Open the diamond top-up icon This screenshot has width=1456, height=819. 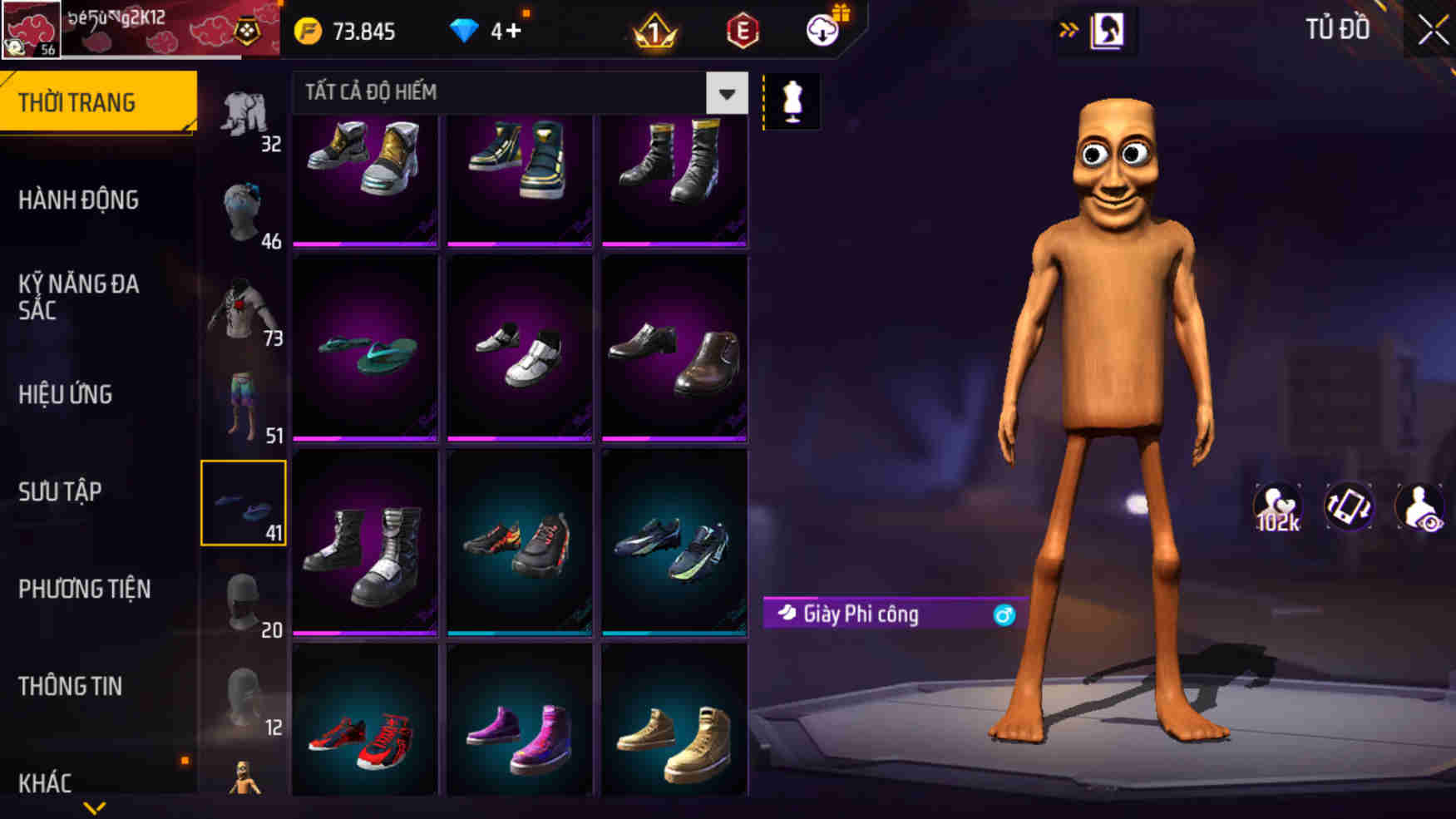[x=464, y=30]
